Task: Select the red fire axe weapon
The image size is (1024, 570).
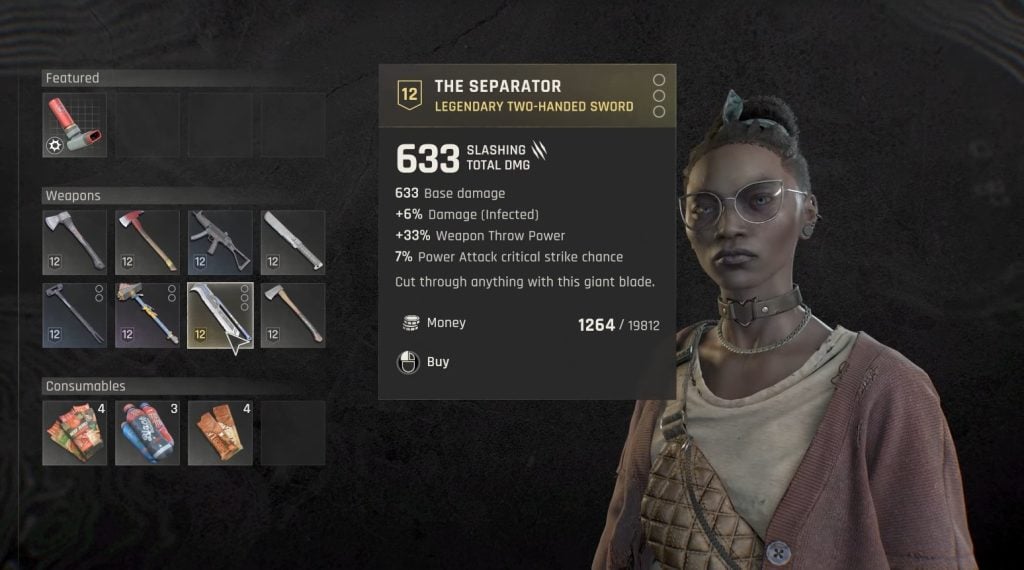Action: tap(147, 242)
